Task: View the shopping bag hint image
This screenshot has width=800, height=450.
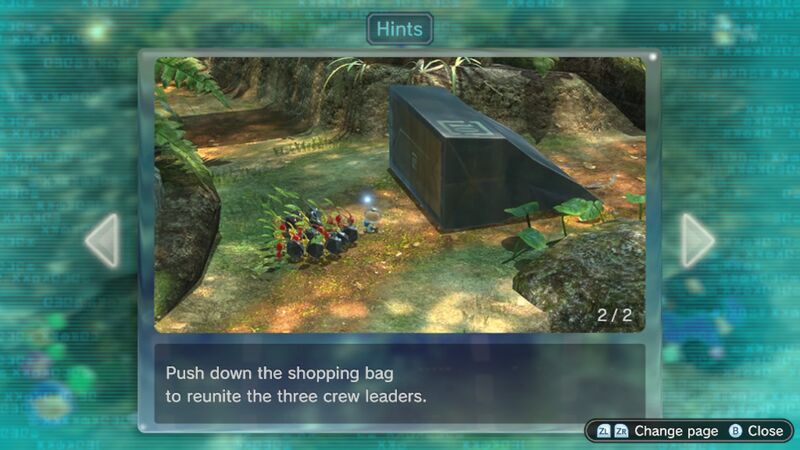Action: 400,194
